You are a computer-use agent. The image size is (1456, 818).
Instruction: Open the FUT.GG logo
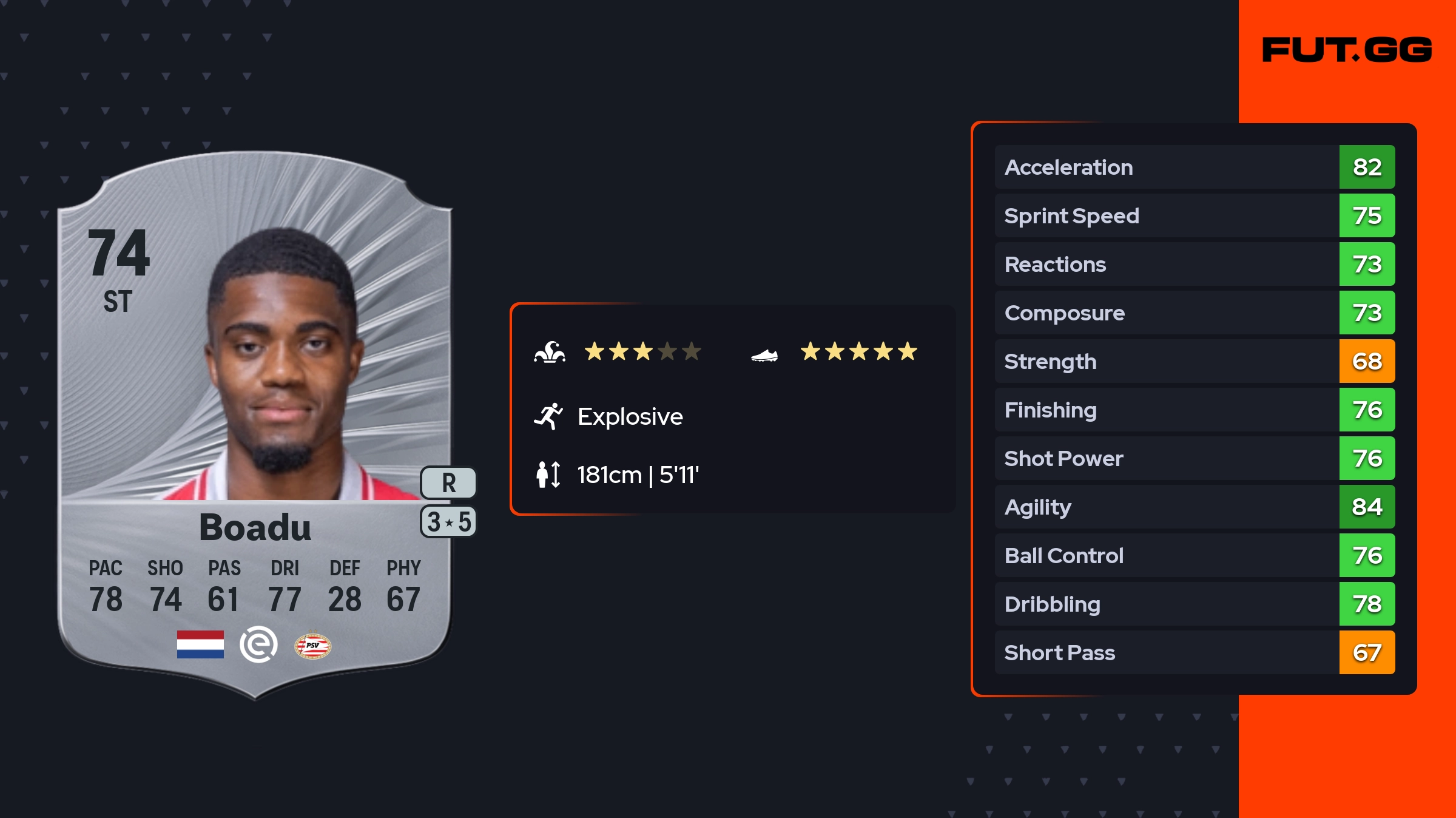point(1347,50)
